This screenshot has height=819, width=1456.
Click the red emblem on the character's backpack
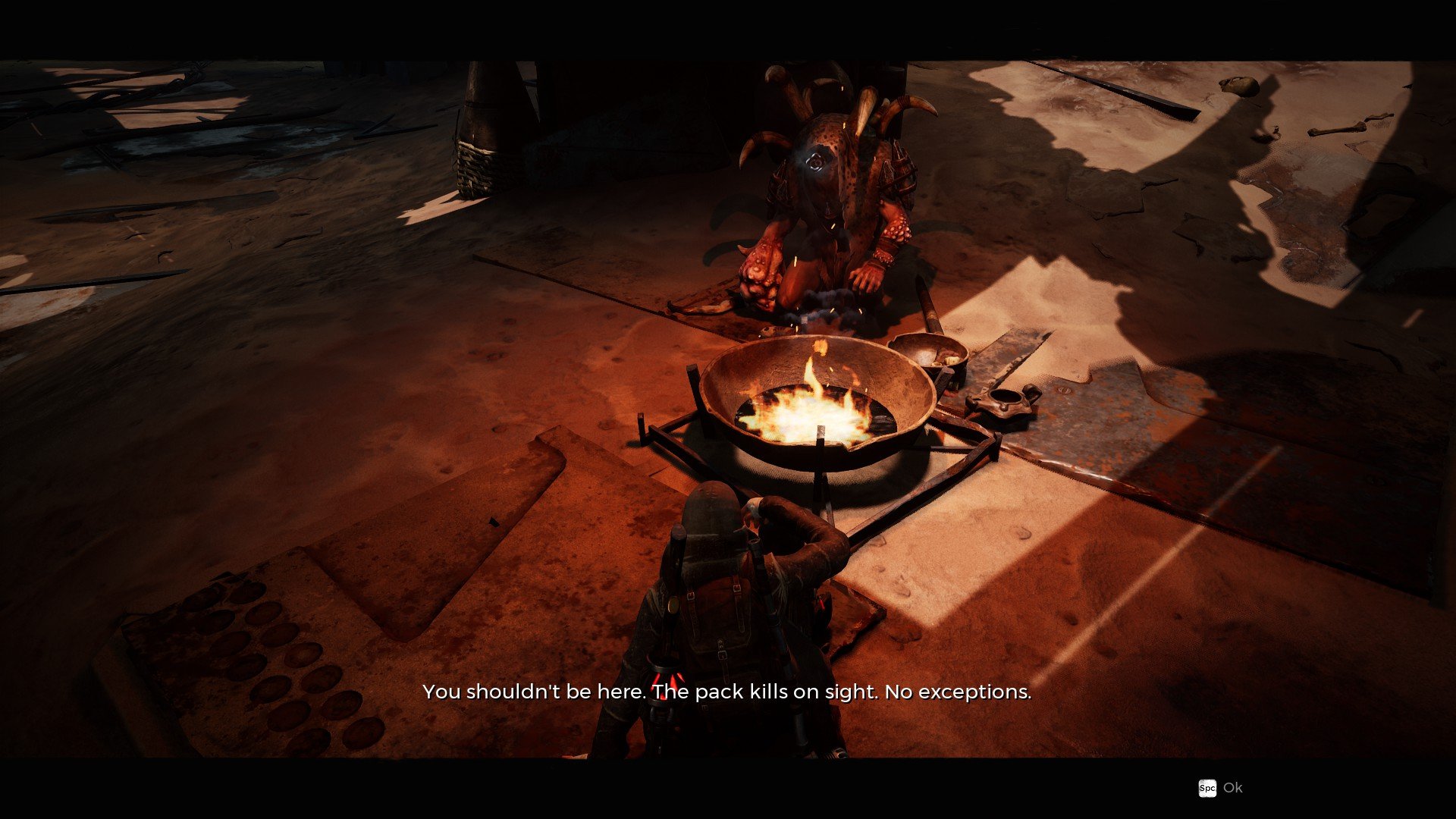[x=667, y=679]
